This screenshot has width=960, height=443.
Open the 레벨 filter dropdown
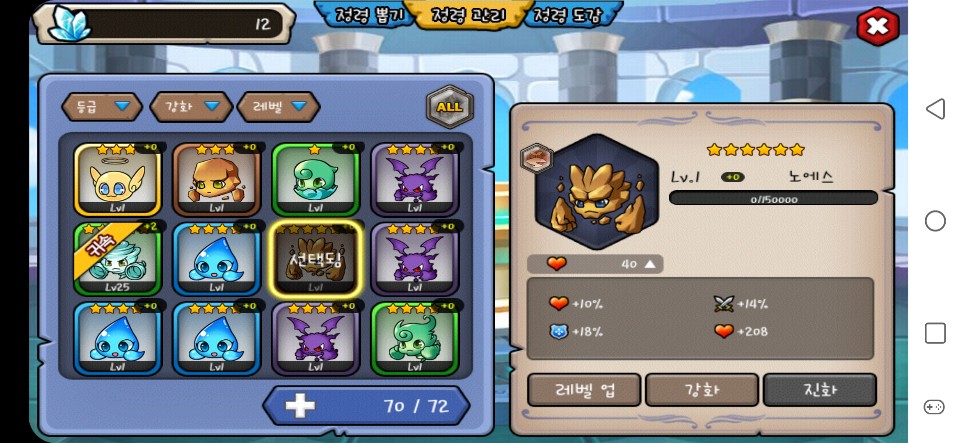coord(278,106)
